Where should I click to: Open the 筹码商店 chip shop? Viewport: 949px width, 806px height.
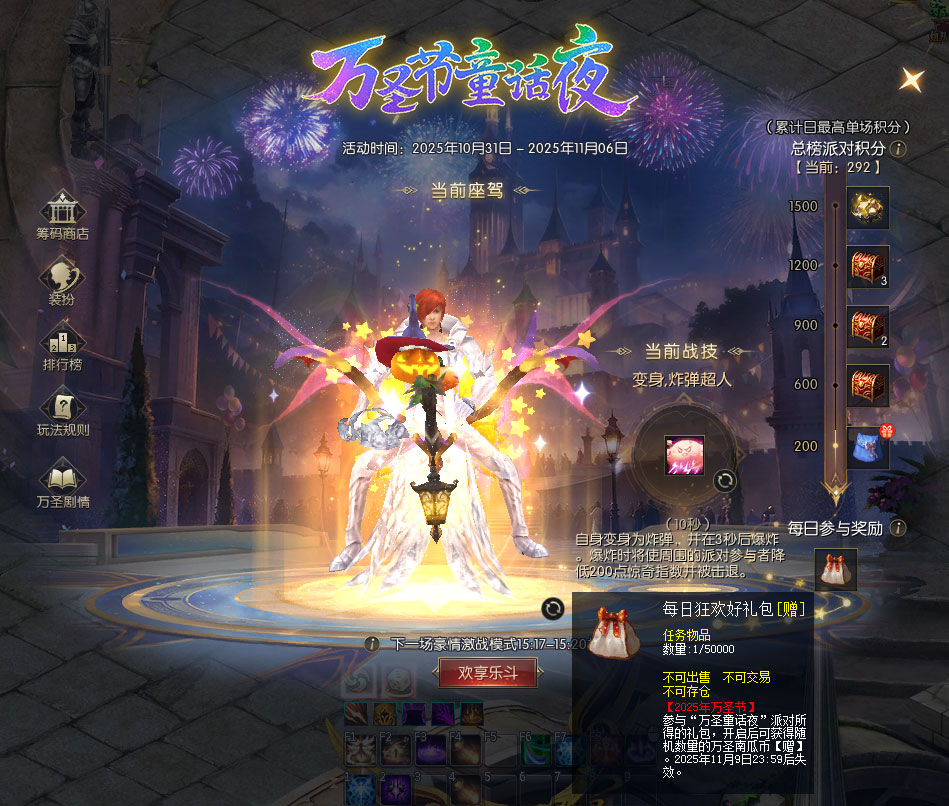[62, 213]
